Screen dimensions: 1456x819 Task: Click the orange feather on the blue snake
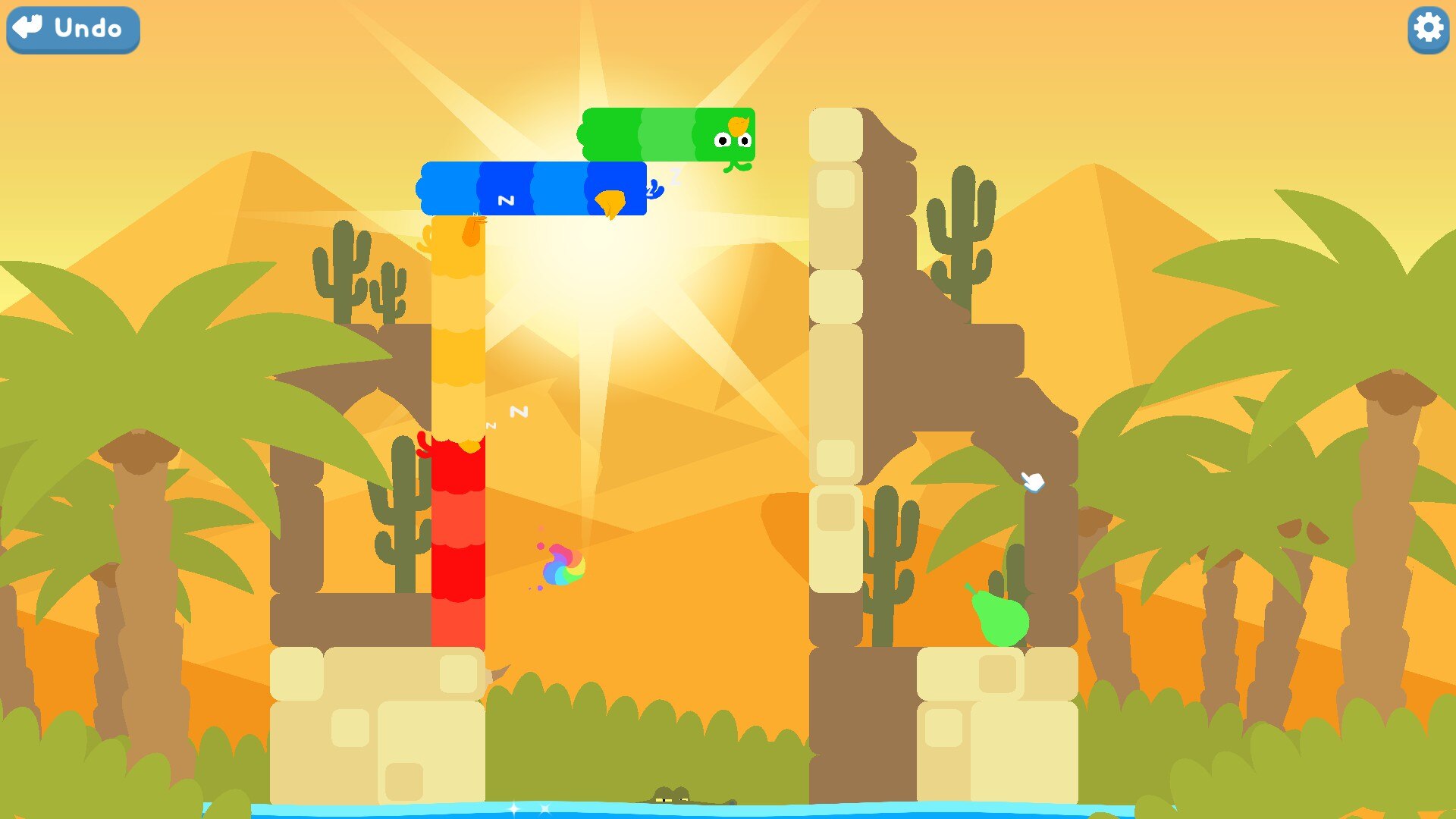(x=608, y=201)
